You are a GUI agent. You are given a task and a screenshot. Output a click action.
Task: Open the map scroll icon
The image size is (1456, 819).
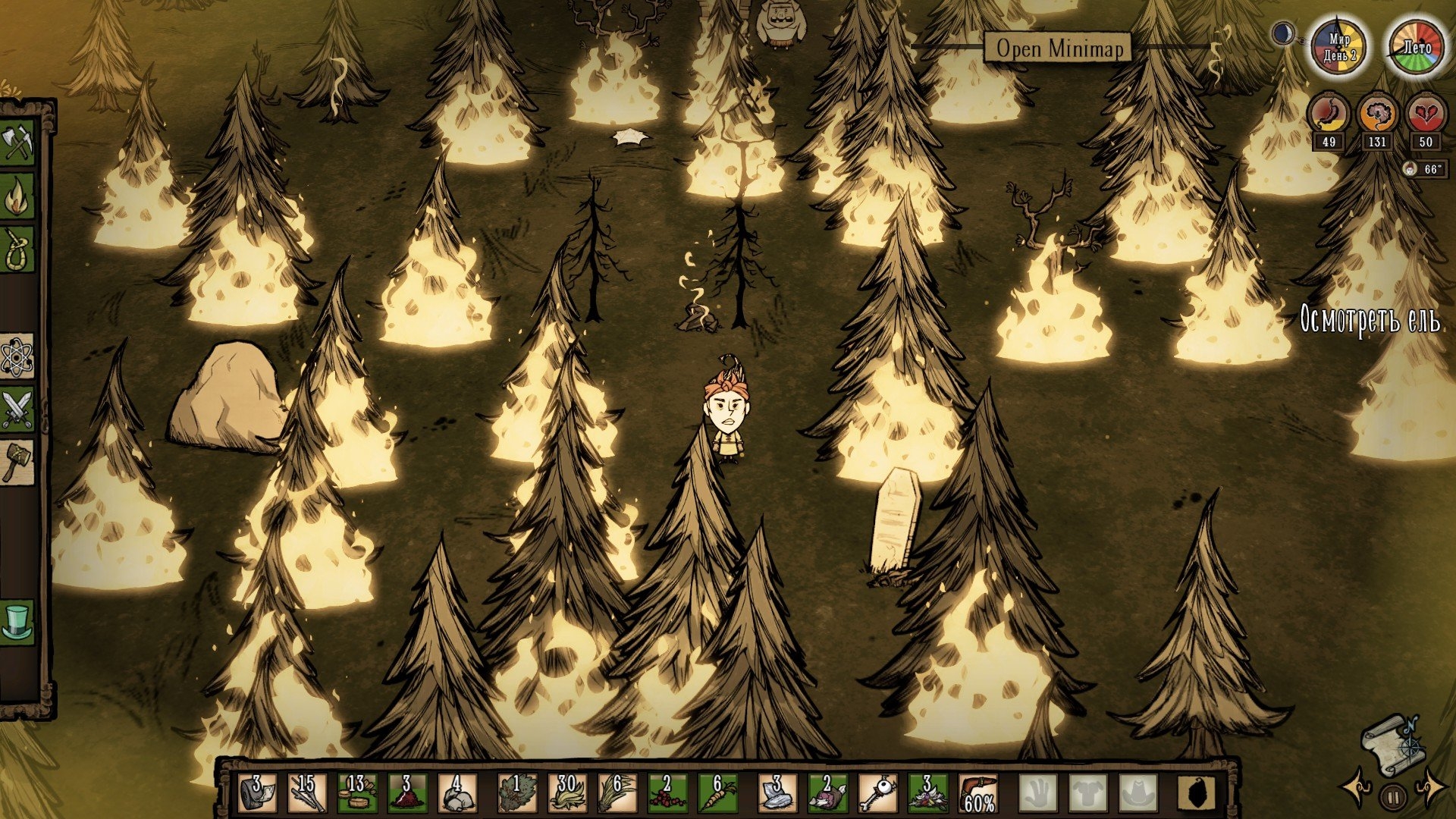pos(1392,740)
